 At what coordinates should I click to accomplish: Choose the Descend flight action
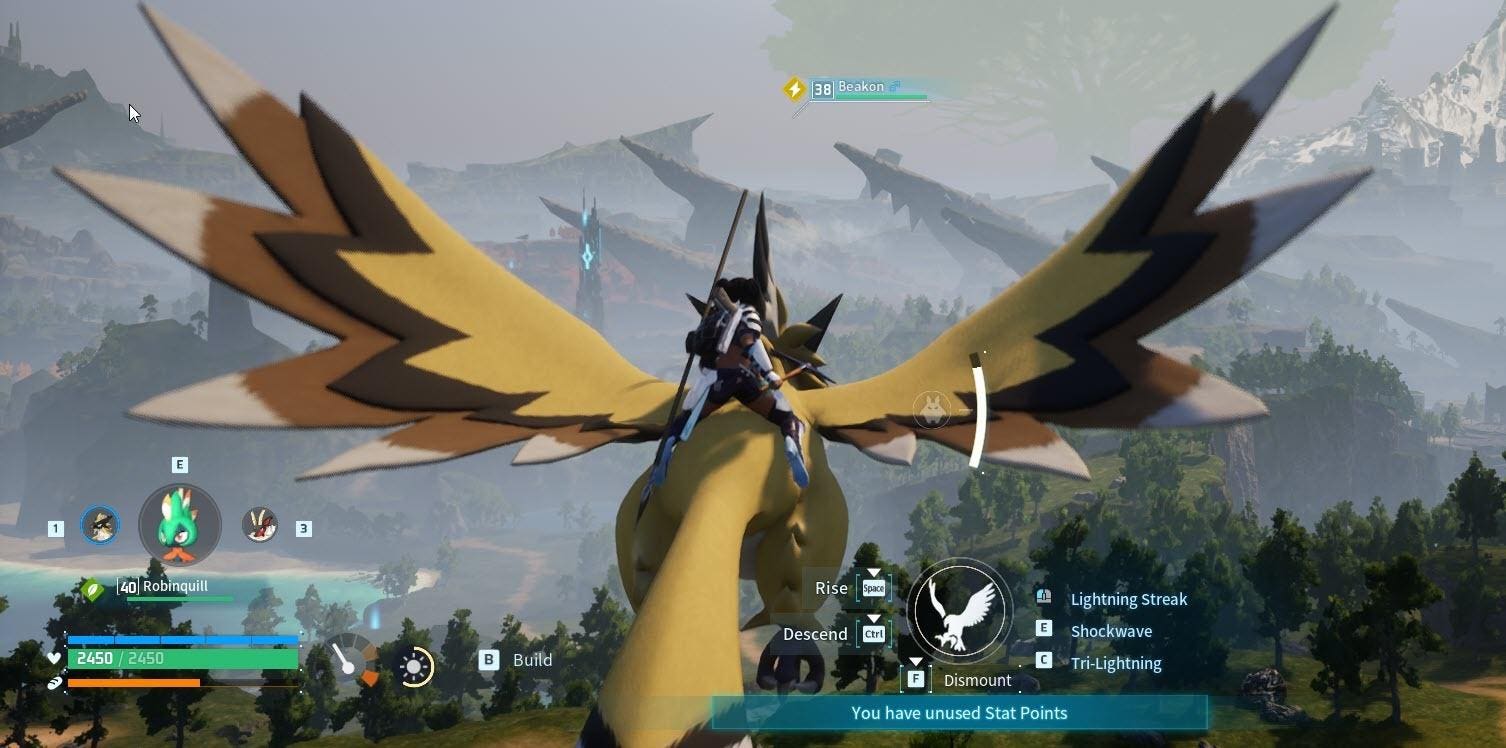click(815, 634)
